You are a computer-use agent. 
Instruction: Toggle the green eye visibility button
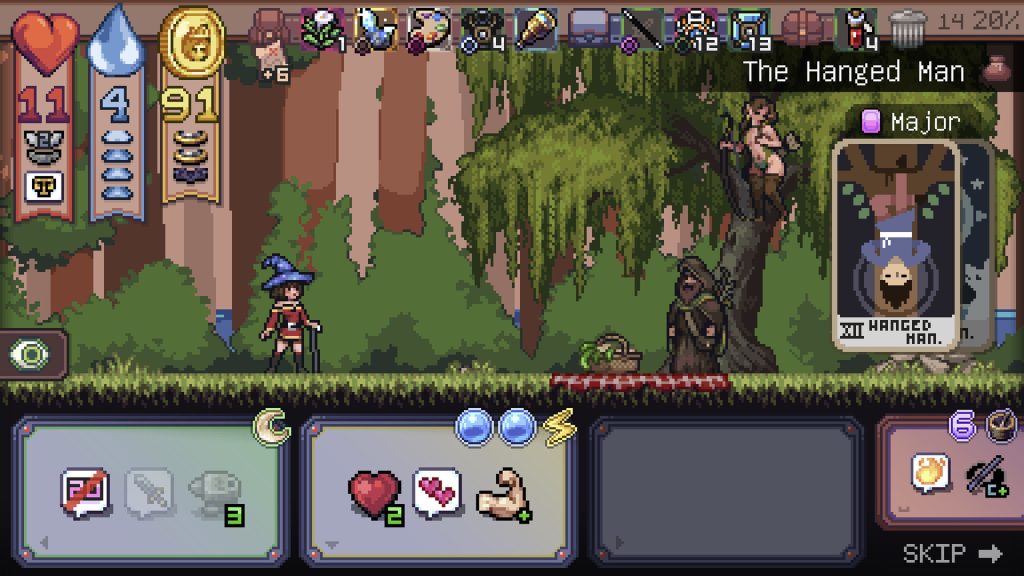coord(30,354)
